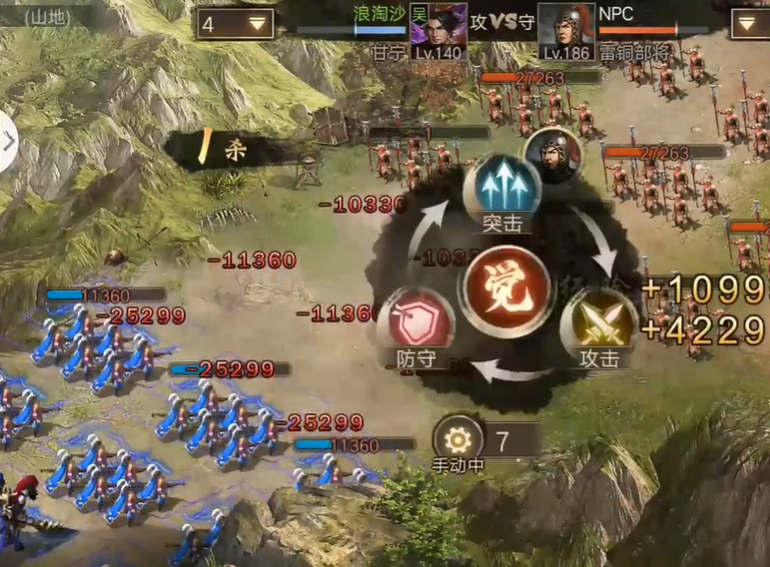Image resolution: width=770 pixels, height=567 pixels.
Task: Expand the side panel arrow on left edge
Action: [x=9, y=142]
